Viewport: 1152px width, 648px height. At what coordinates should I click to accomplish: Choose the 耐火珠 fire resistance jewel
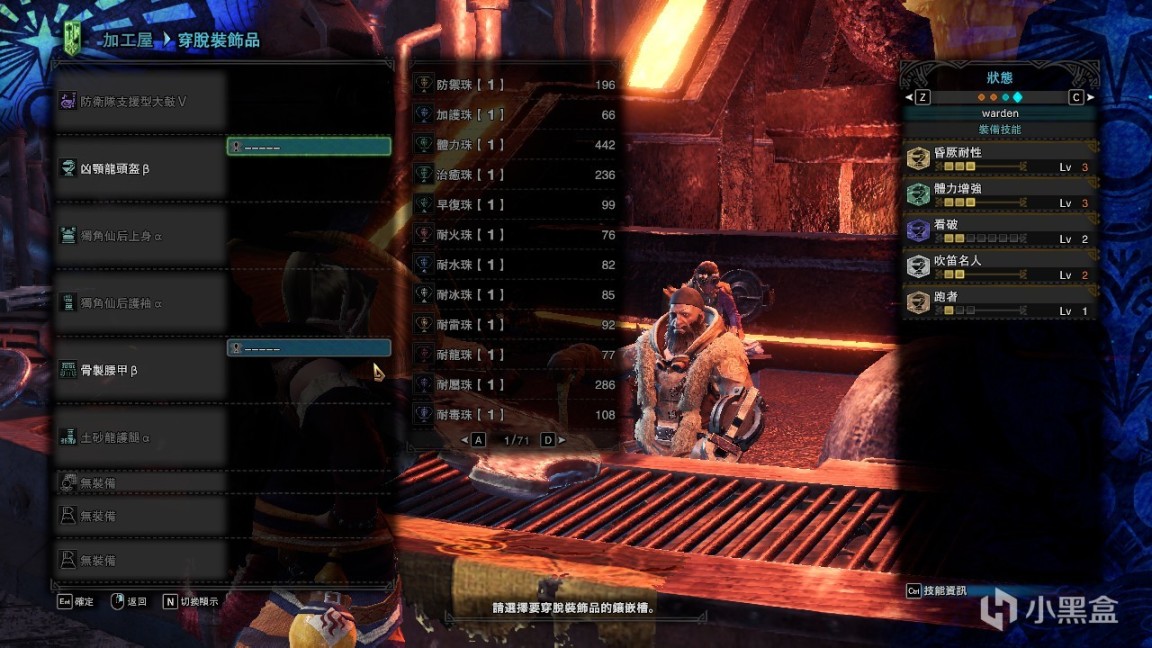tap(516, 235)
